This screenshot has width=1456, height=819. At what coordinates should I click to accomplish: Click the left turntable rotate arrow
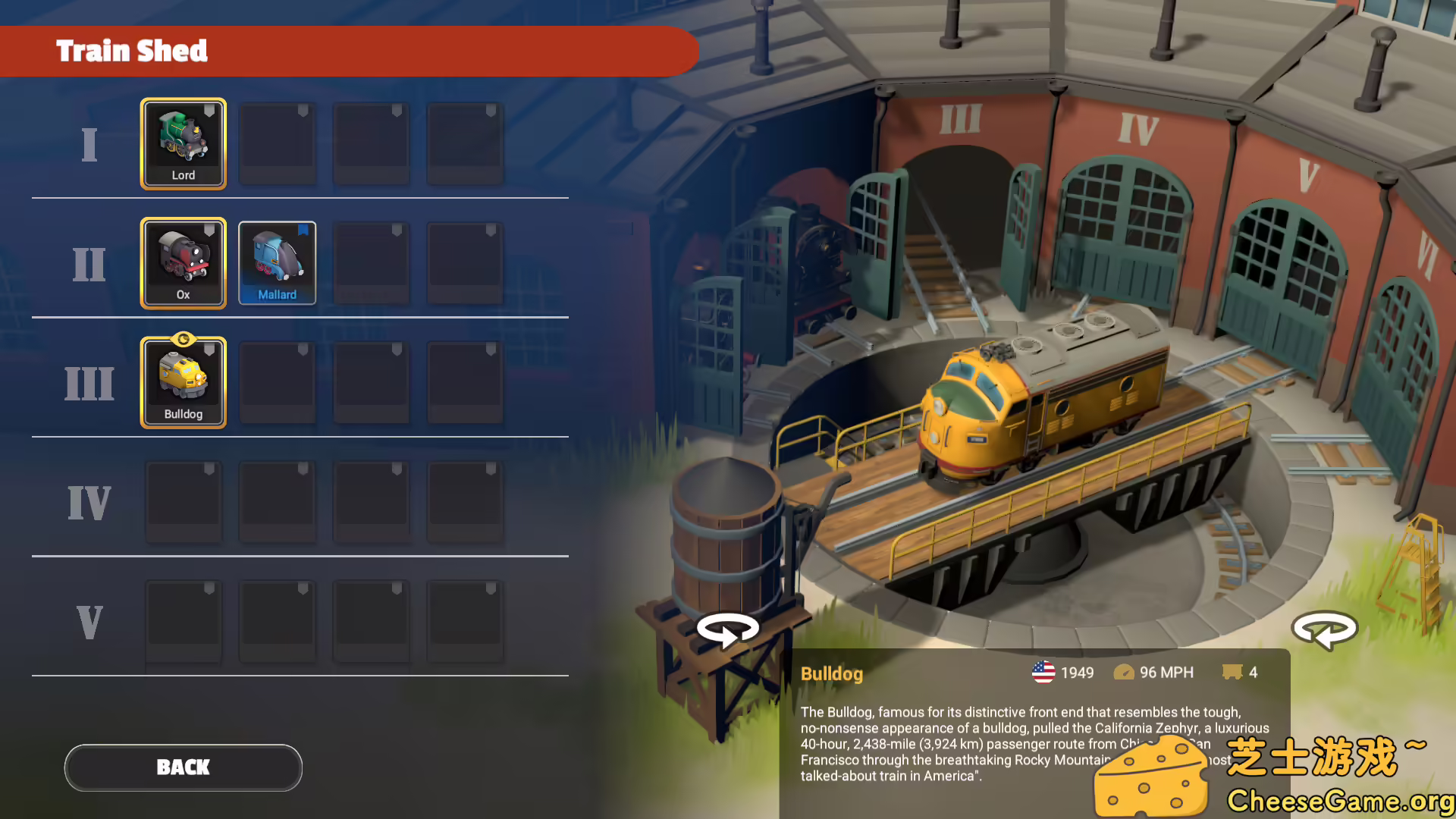pos(727,629)
